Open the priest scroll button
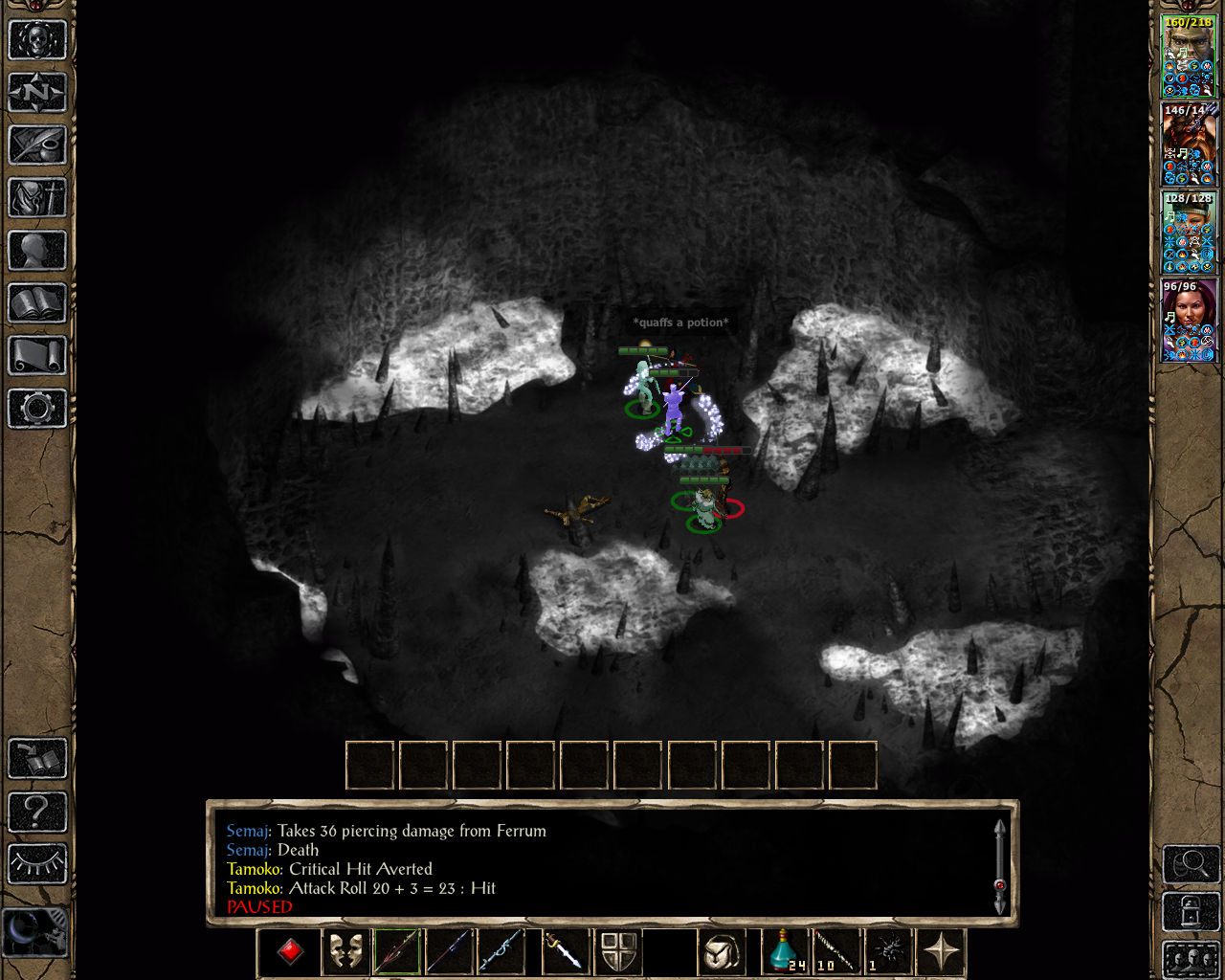The image size is (1225, 980). click(x=37, y=356)
